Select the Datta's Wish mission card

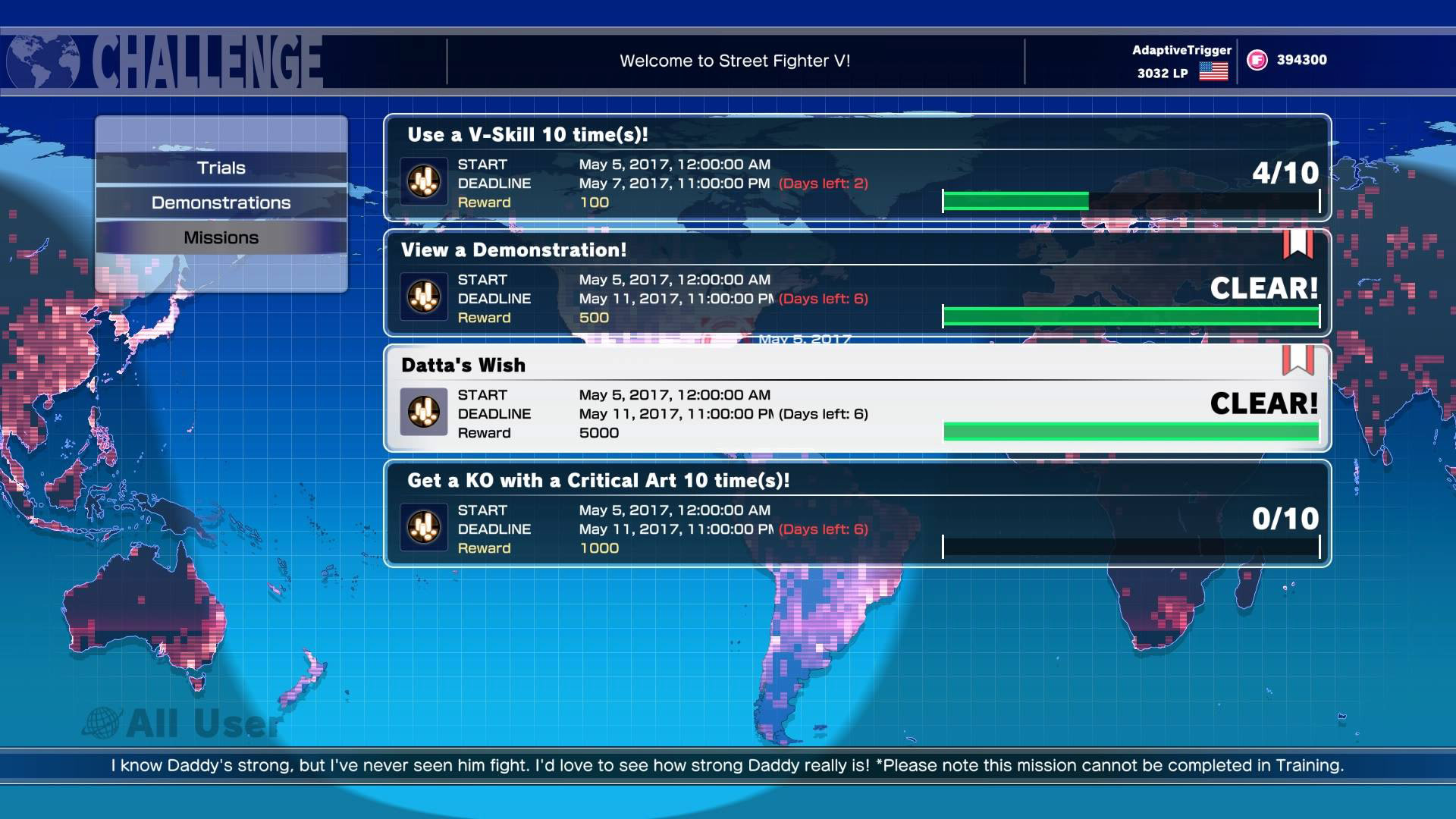click(855, 398)
